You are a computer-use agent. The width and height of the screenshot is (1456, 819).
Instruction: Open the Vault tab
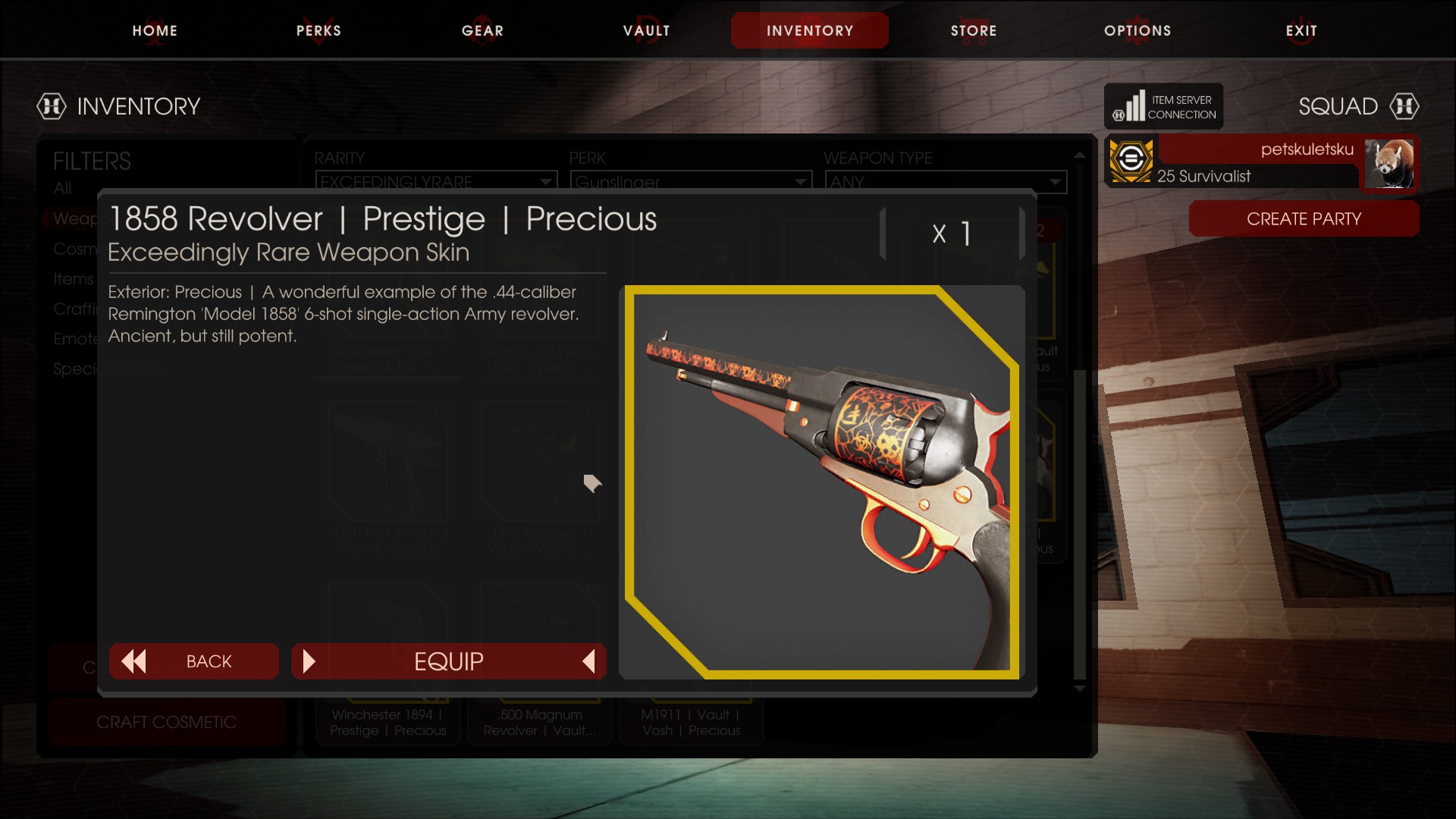pyautogui.click(x=646, y=30)
